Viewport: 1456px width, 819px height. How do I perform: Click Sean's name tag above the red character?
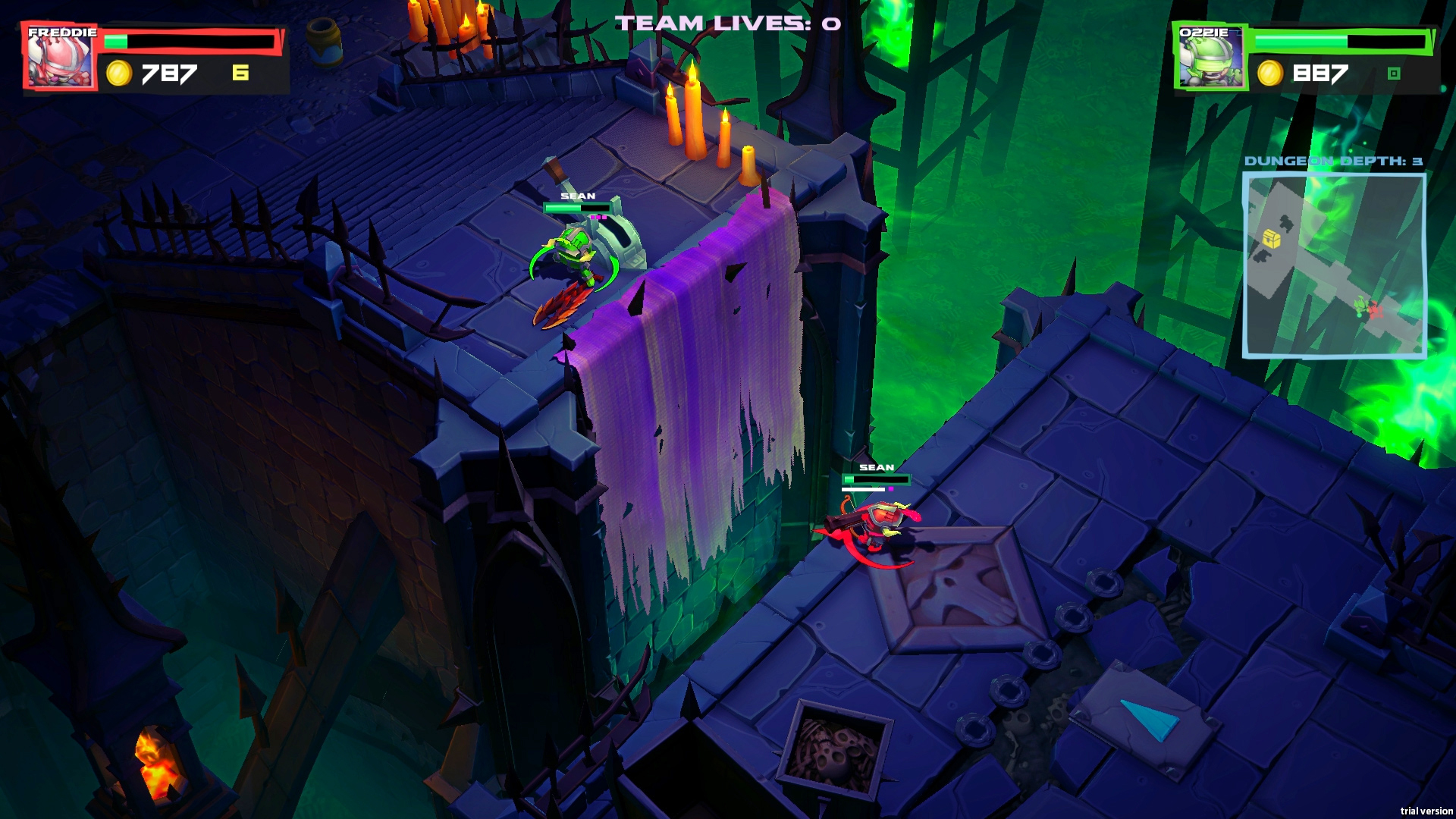876,466
